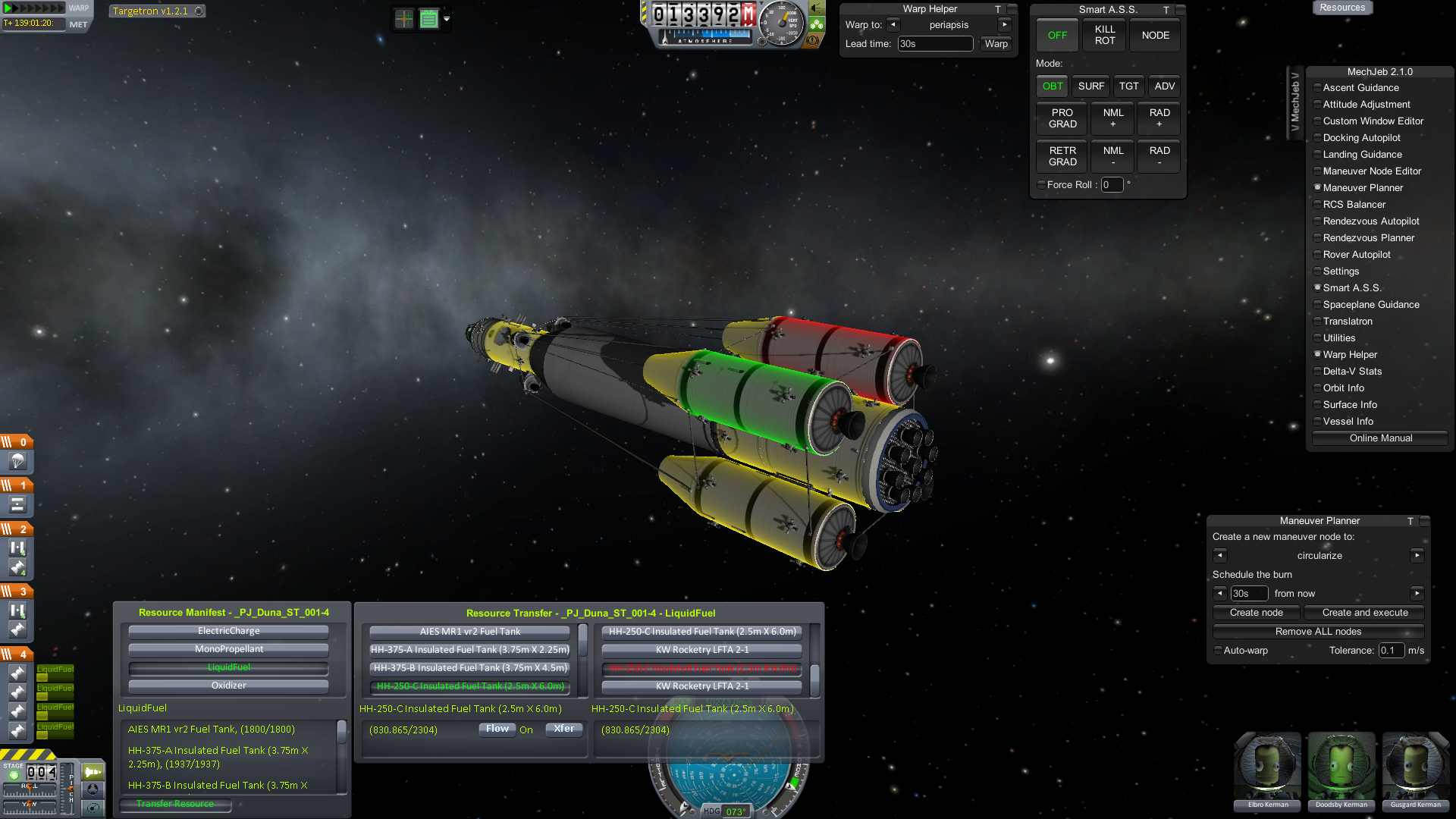This screenshot has height=819, width=1456.
Task: Click Create and execute
Action: tap(1364, 613)
